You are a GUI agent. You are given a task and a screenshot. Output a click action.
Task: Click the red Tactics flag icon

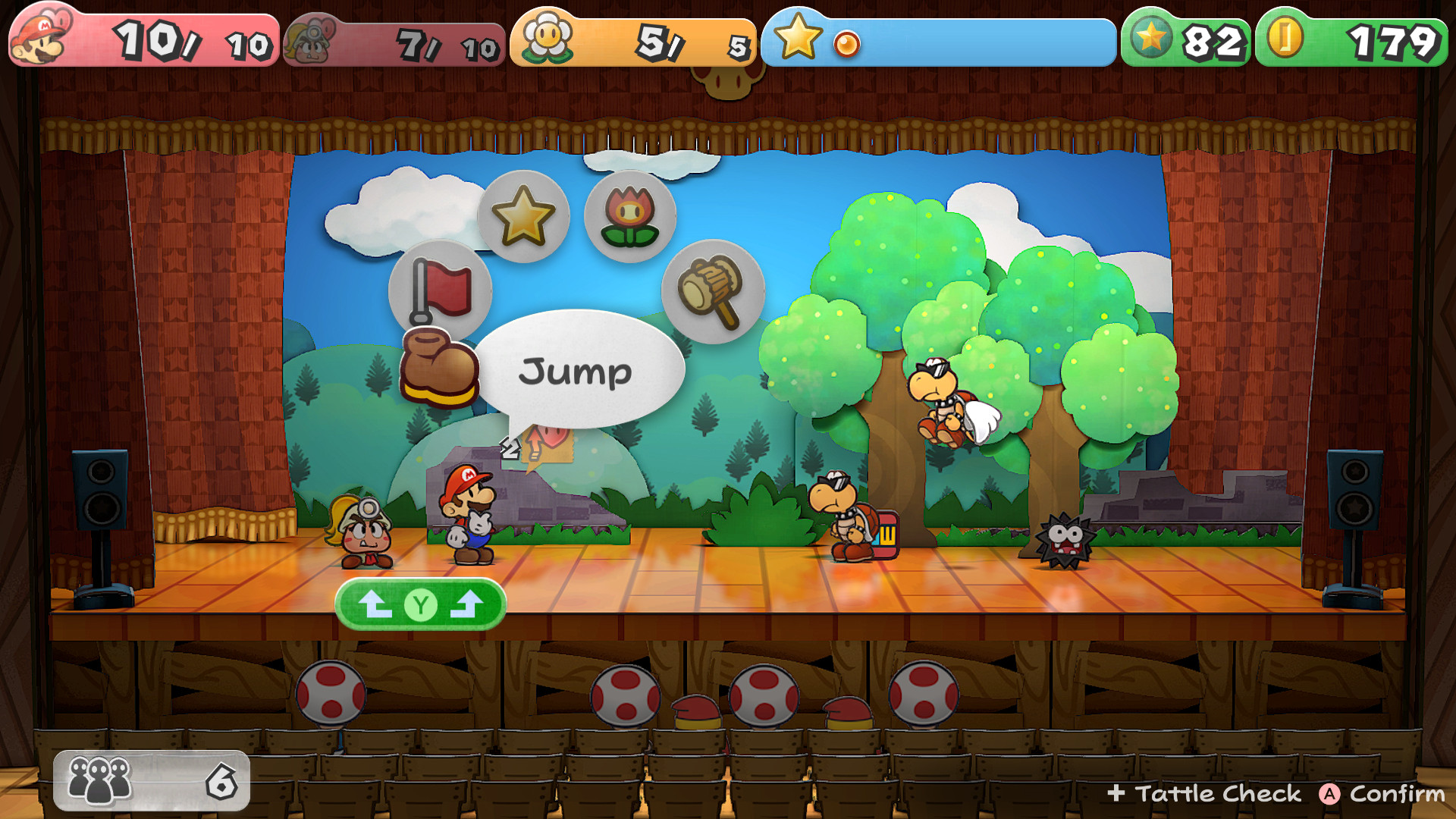pos(440,288)
